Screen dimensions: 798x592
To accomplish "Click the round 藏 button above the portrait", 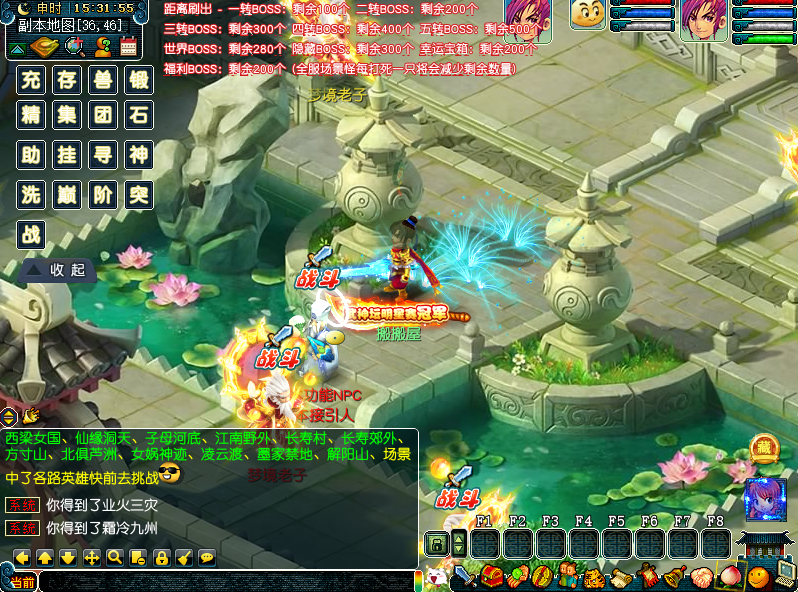I will coord(765,449).
